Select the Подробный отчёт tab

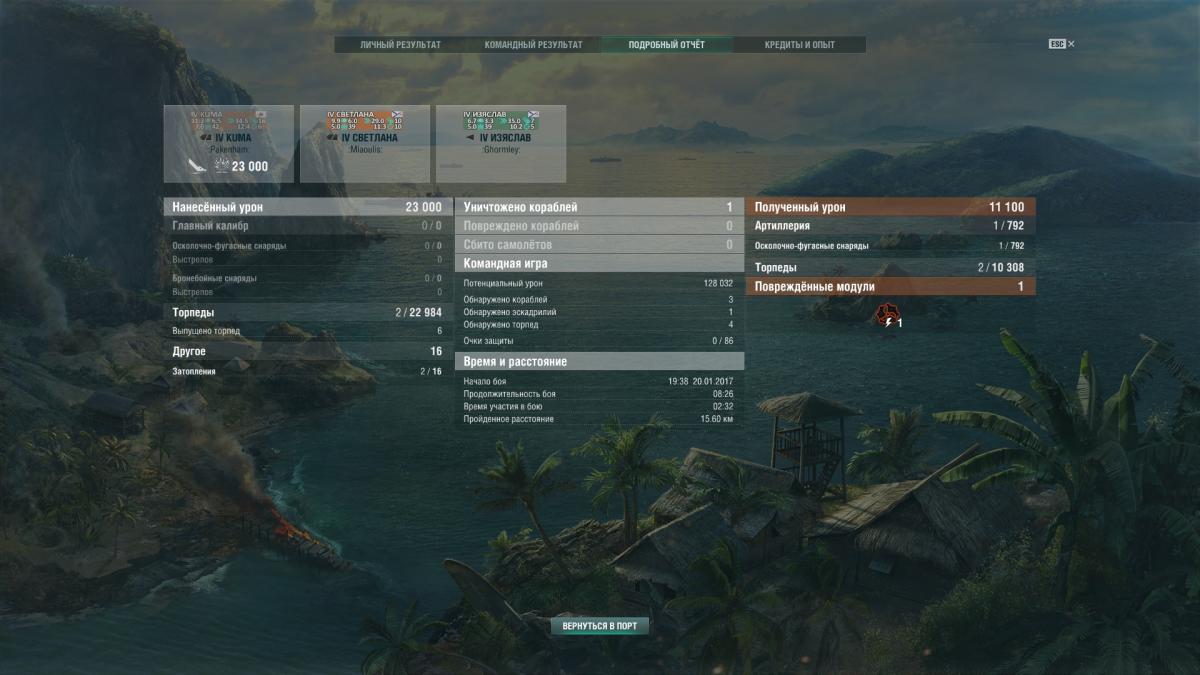coord(666,45)
